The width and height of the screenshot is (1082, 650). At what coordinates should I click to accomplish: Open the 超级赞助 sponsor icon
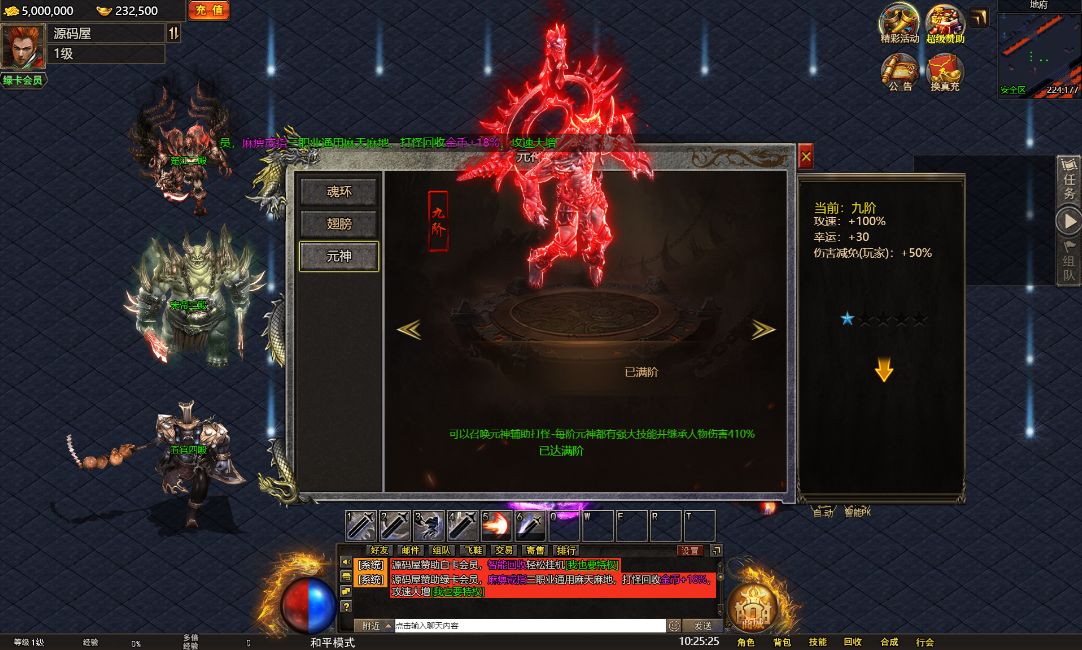click(x=945, y=23)
